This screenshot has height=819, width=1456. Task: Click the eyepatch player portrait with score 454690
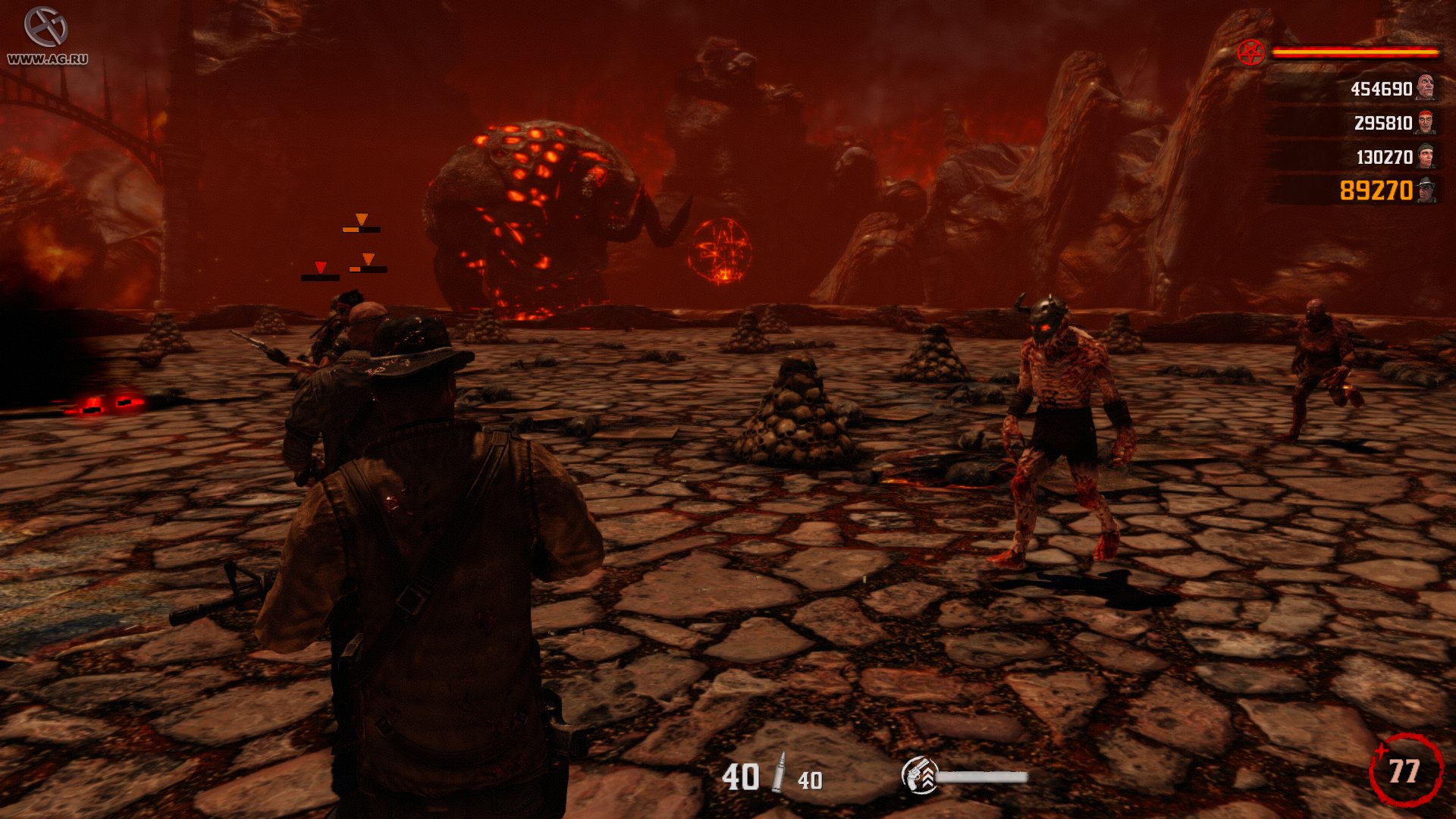coord(1426,89)
